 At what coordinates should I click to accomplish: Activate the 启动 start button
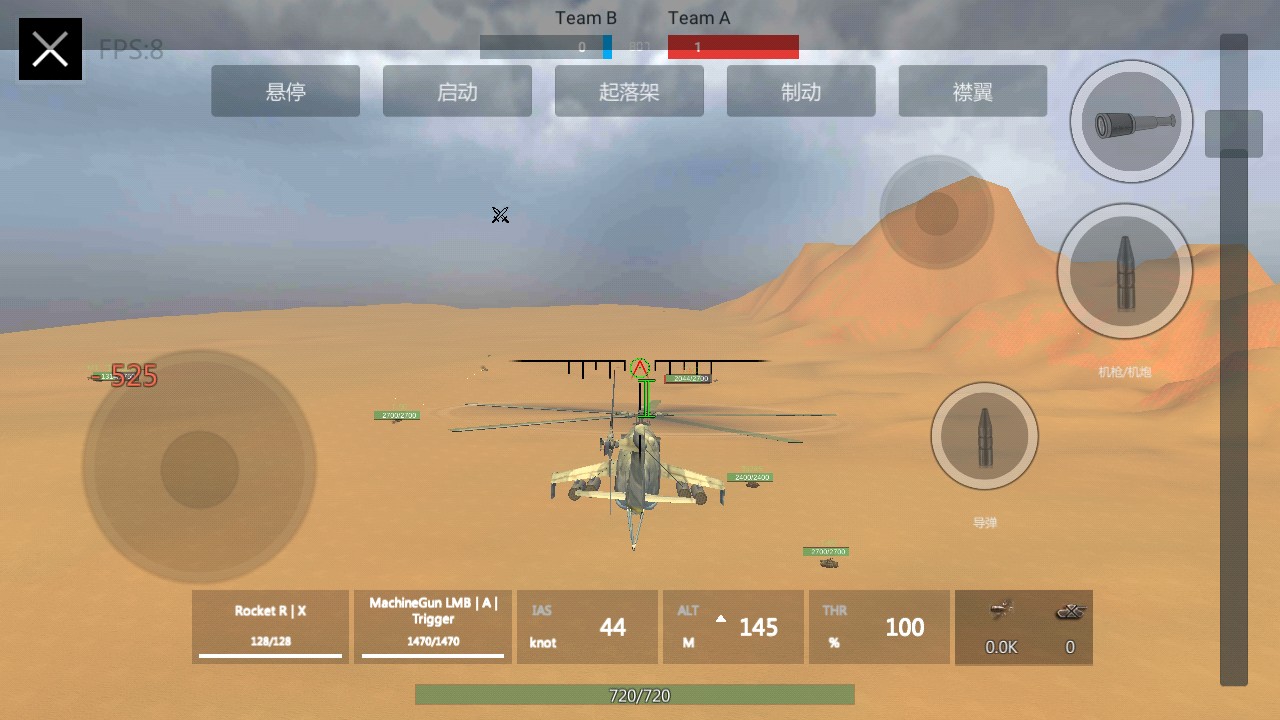click(x=457, y=92)
